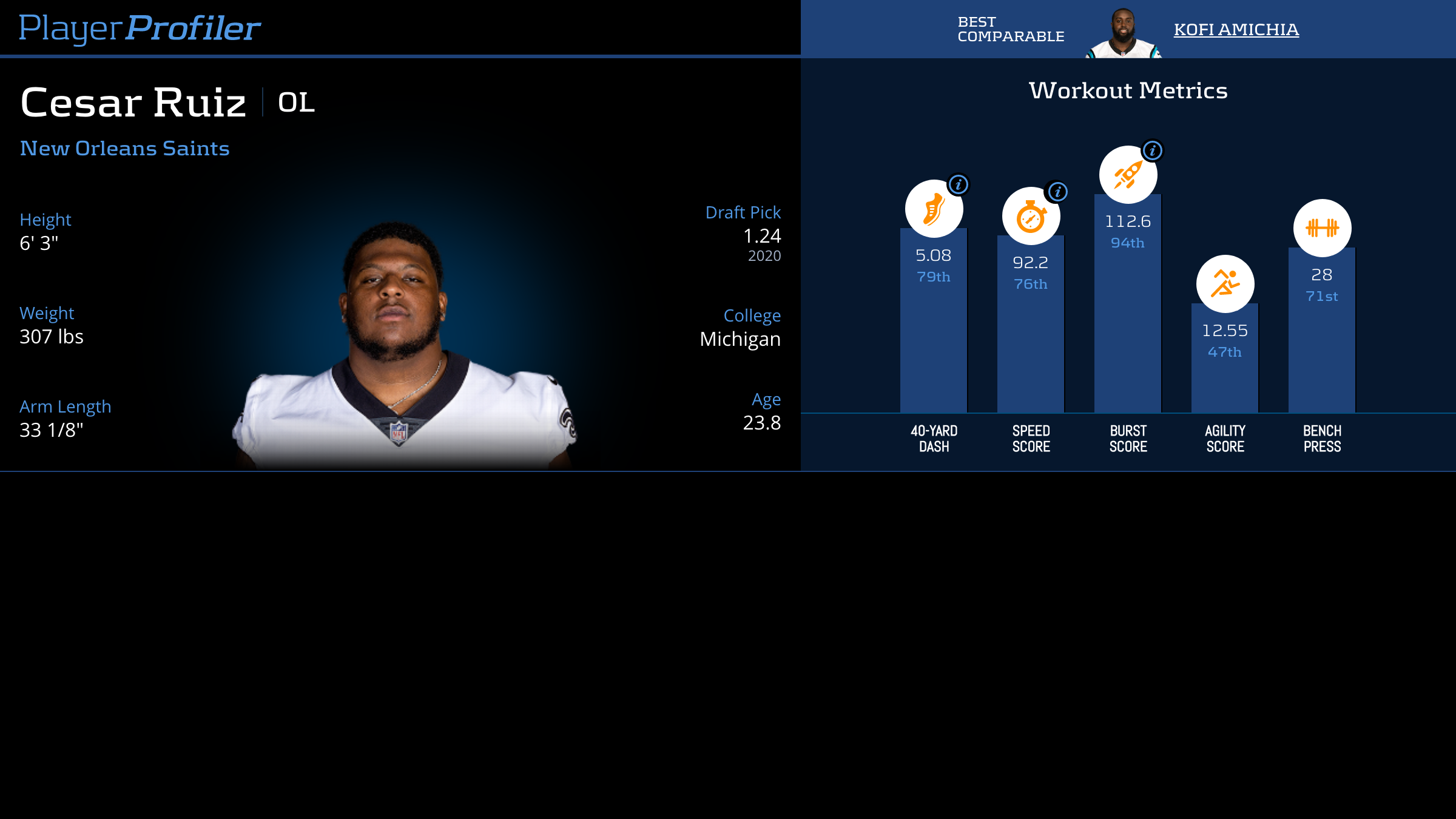View the Burst Score info tooltip icon
The image size is (1456, 819).
click(1152, 150)
